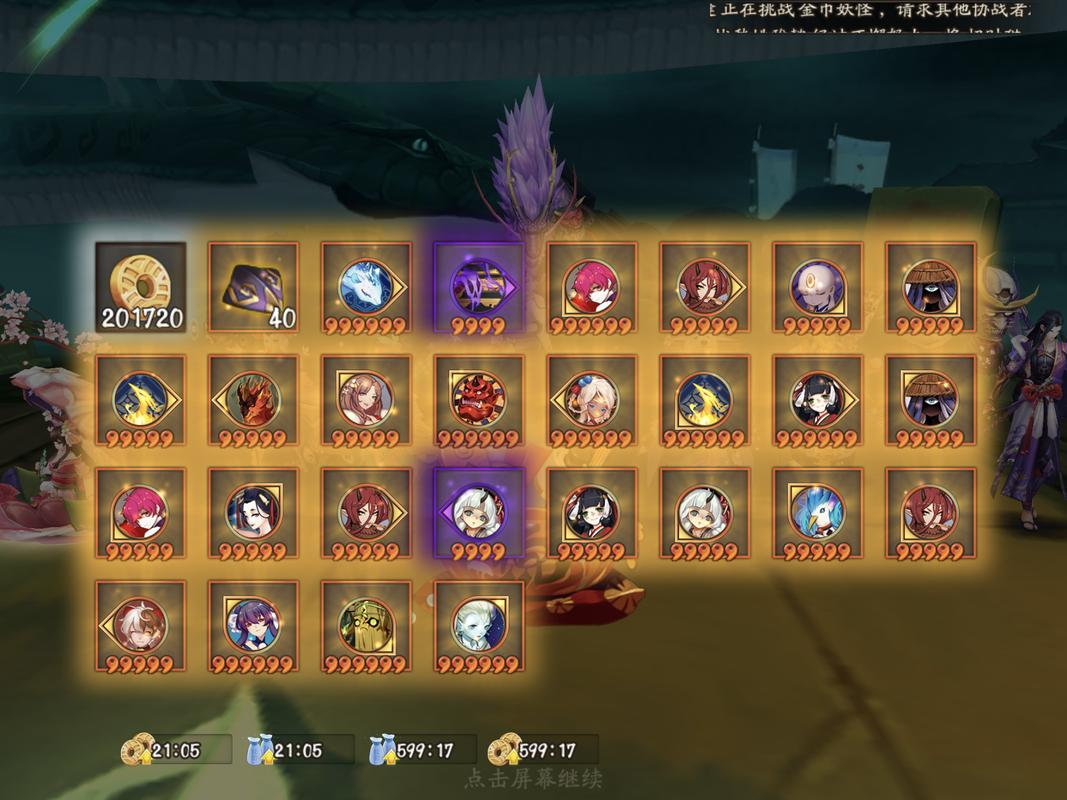Choose the red spiky beast shard
Screen dimensions: 1067x800
pos(253,400)
